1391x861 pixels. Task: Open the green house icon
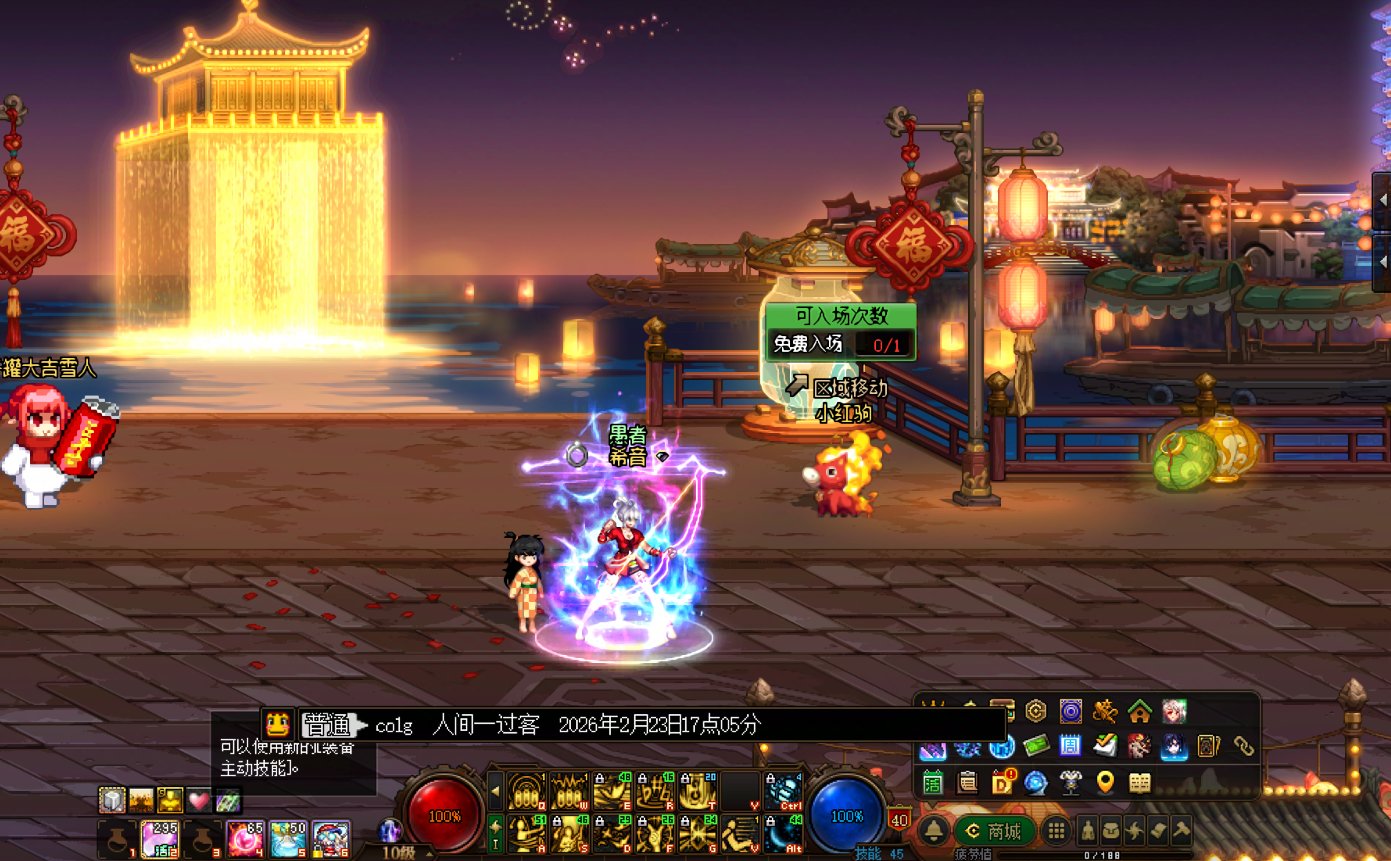point(1139,711)
